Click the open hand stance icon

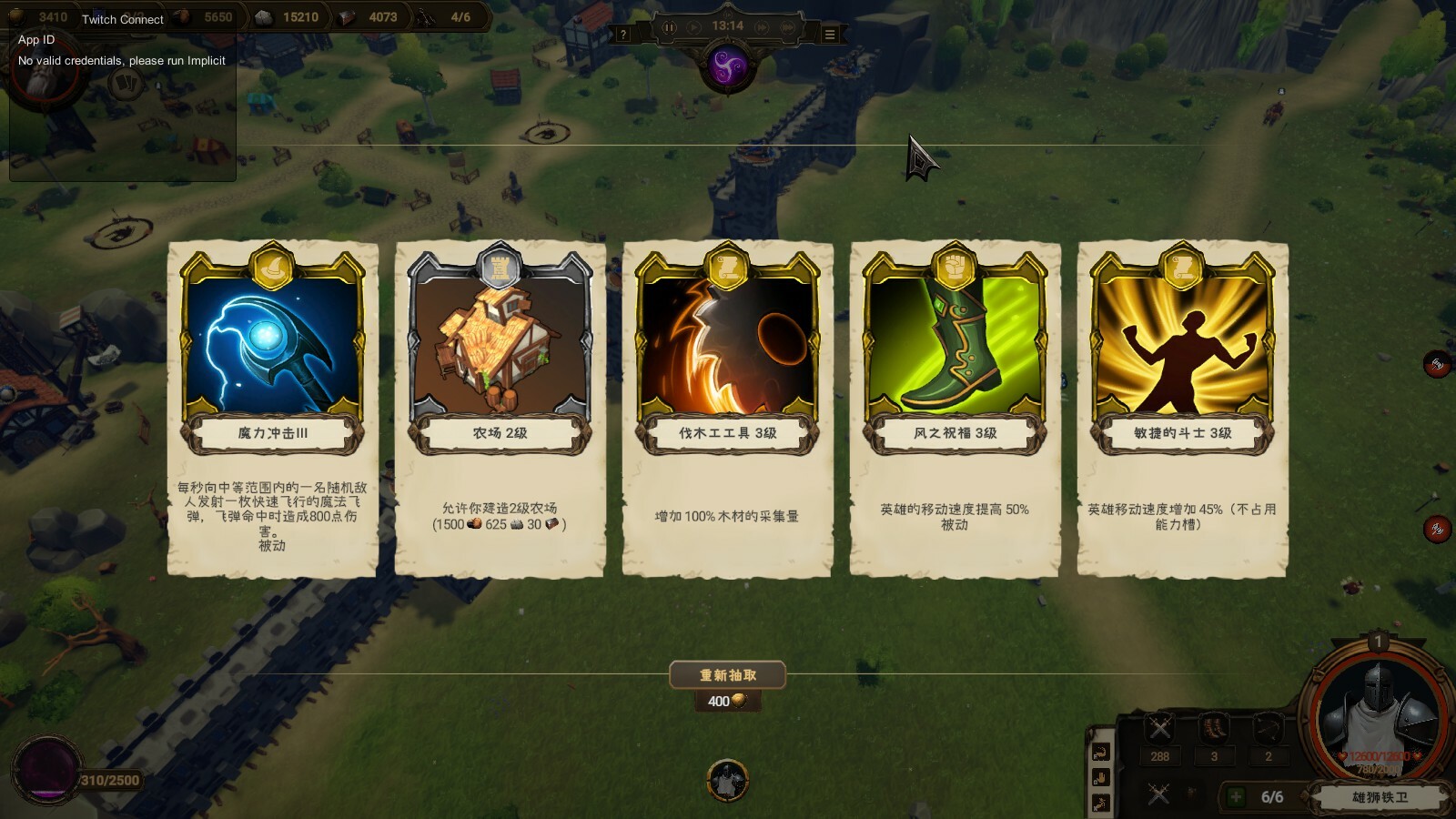pos(1100,778)
